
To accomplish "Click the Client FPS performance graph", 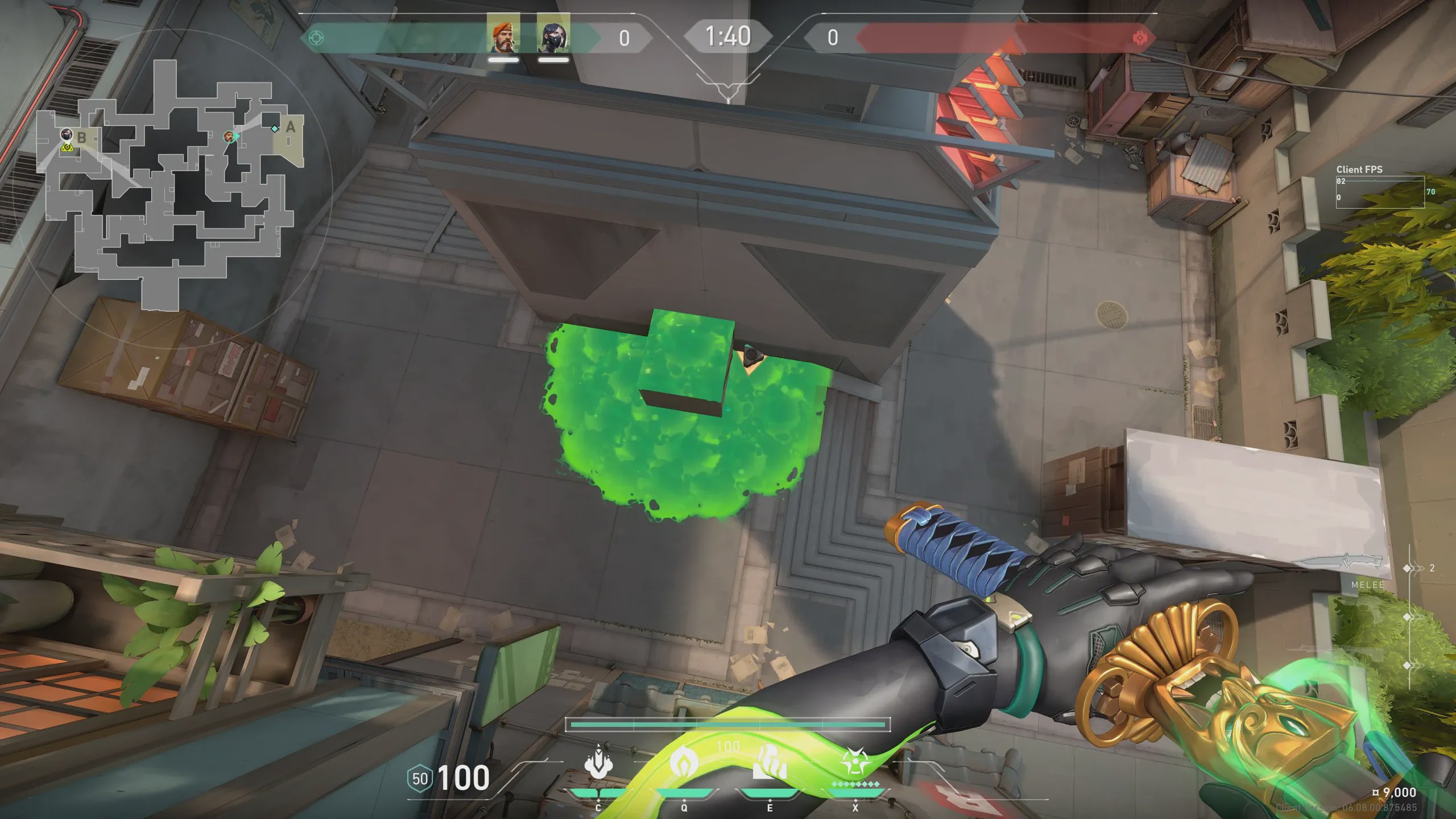I will click(1380, 192).
